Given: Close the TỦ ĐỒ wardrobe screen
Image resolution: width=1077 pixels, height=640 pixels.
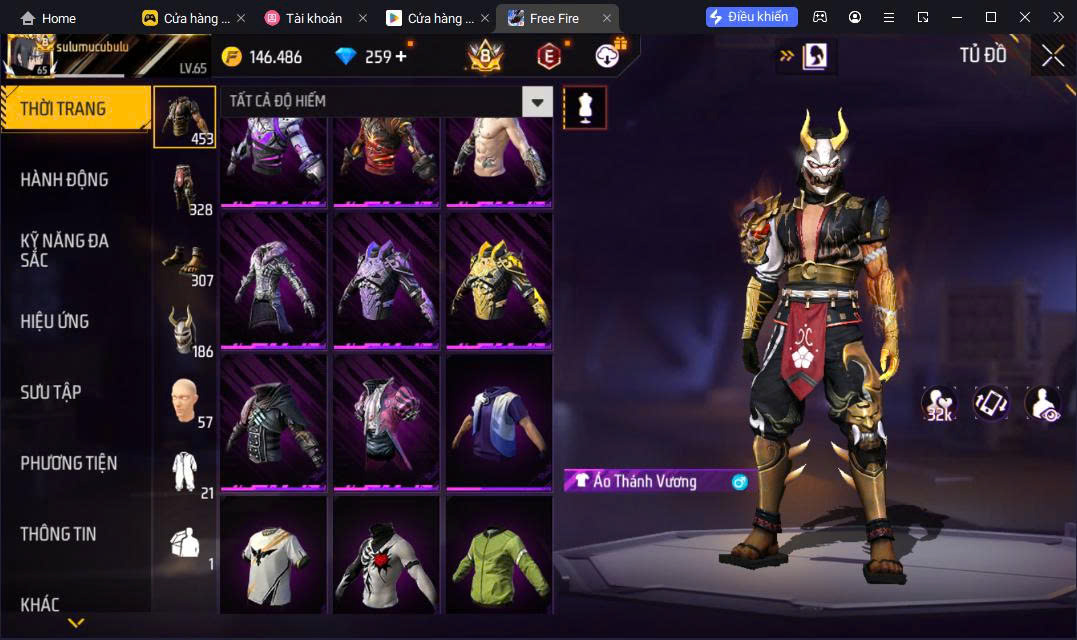Looking at the screenshot, I should [x=1052, y=56].
